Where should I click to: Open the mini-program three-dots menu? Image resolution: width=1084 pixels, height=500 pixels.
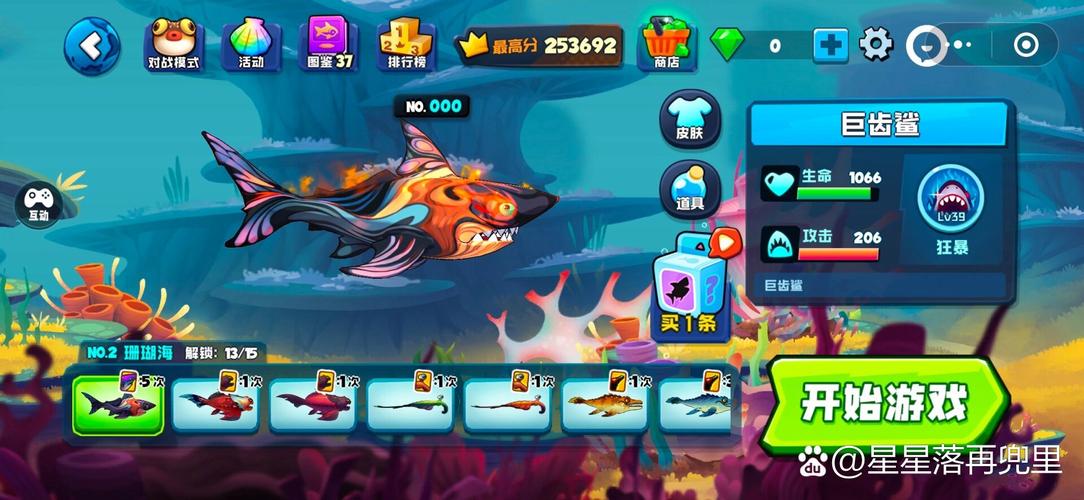tap(958, 45)
